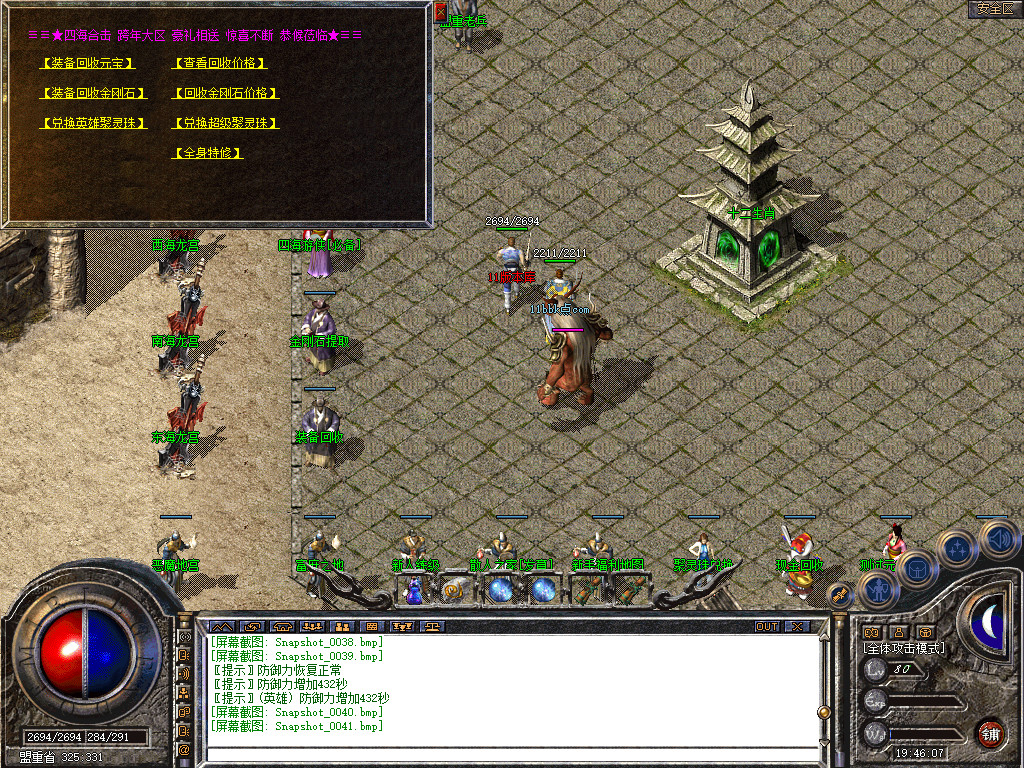The width and height of the screenshot is (1024, 768).
Task: Choose 装备回收金刚石 in the NPC dialog
Action: click(93, 93)
